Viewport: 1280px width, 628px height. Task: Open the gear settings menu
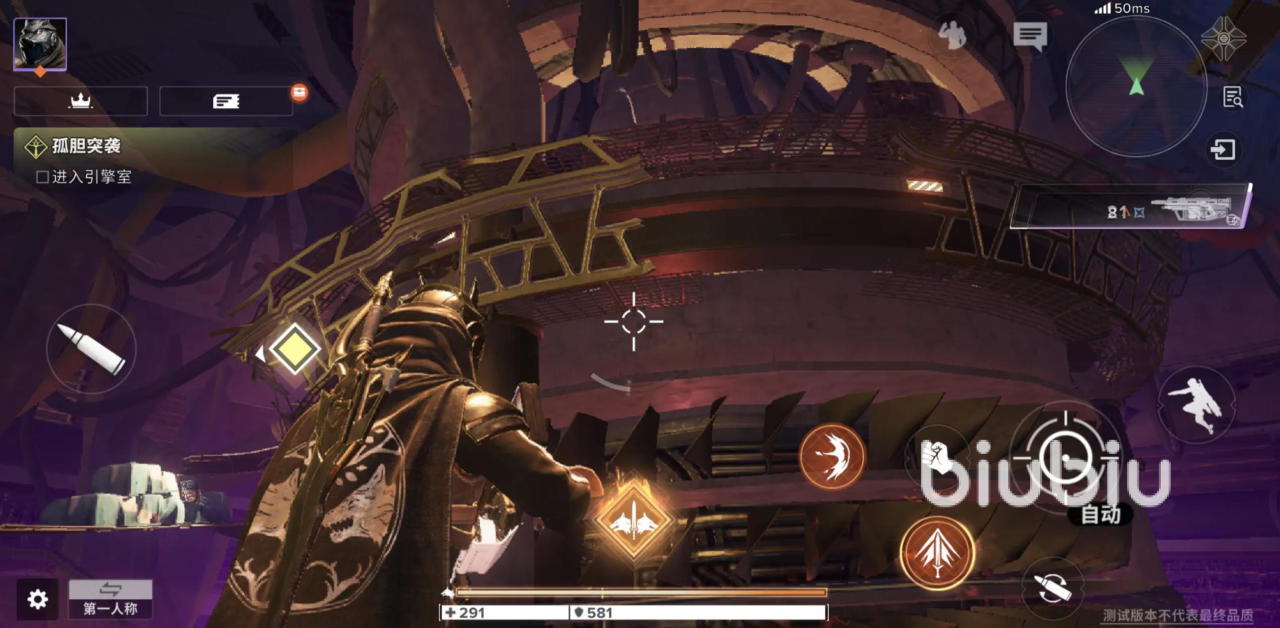(38, 599)
